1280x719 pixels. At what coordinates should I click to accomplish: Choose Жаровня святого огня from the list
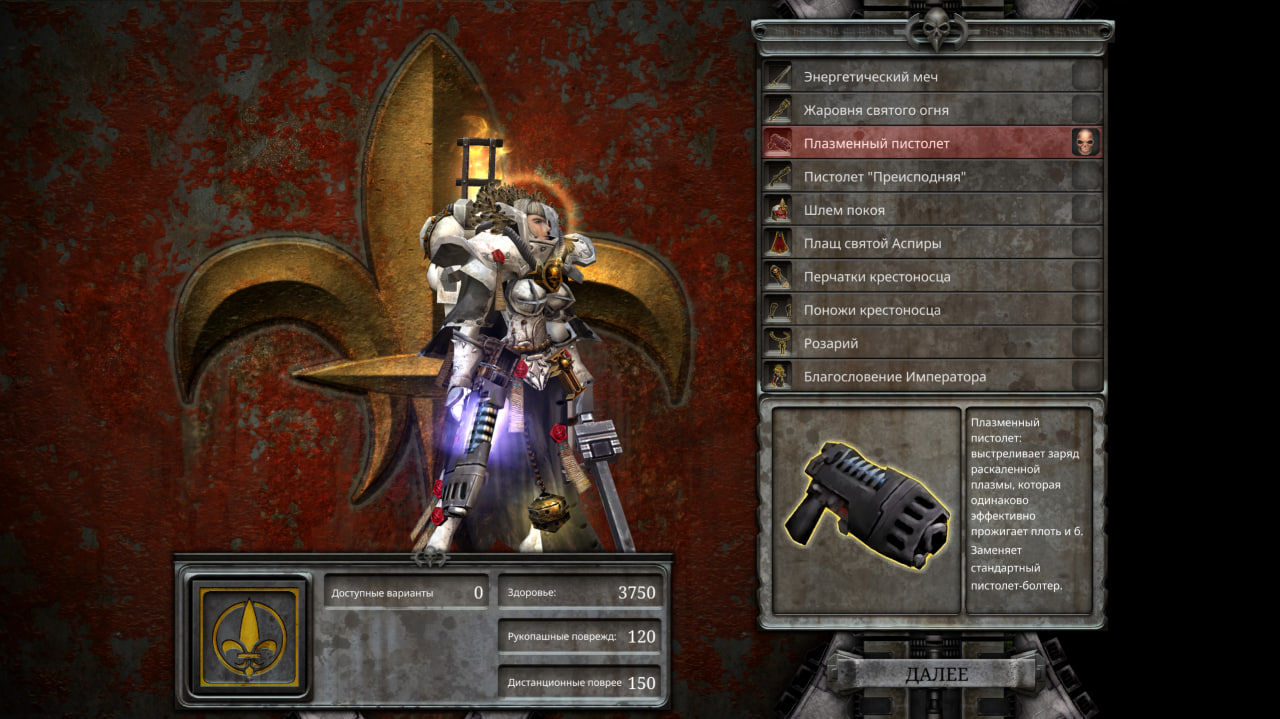[915, 110]
